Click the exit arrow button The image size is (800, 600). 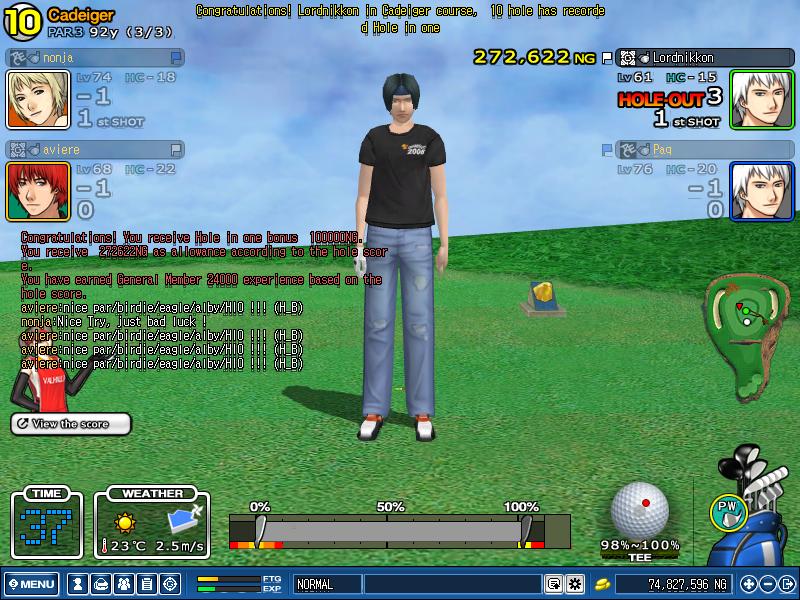786,584
